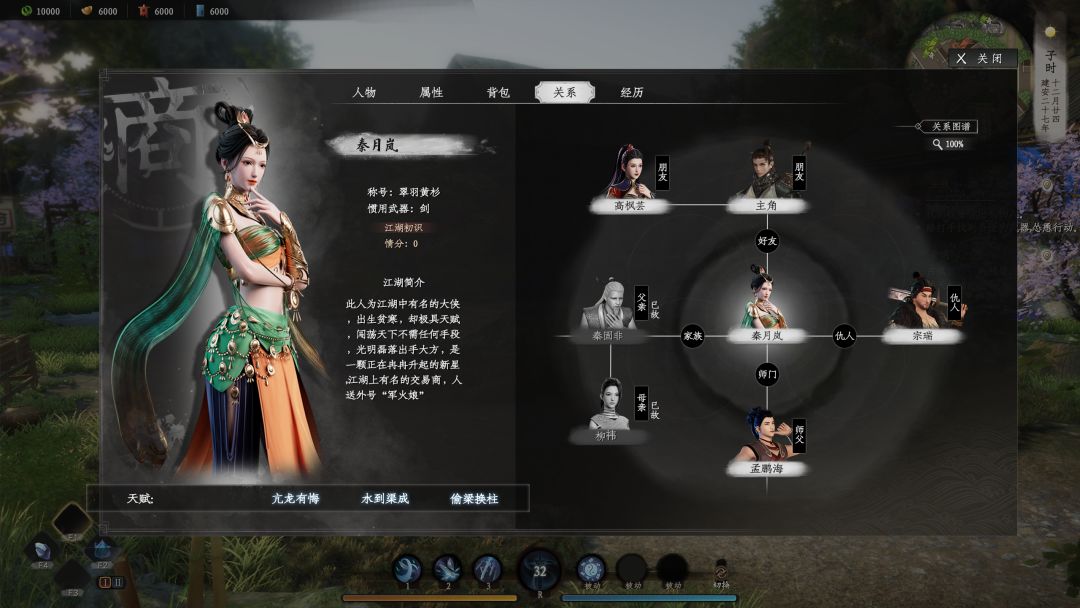The width and height of the screenshot is (1080, 608).
Task: View the 亢龙有悔 talent
Action: click(x=294, y=498)
